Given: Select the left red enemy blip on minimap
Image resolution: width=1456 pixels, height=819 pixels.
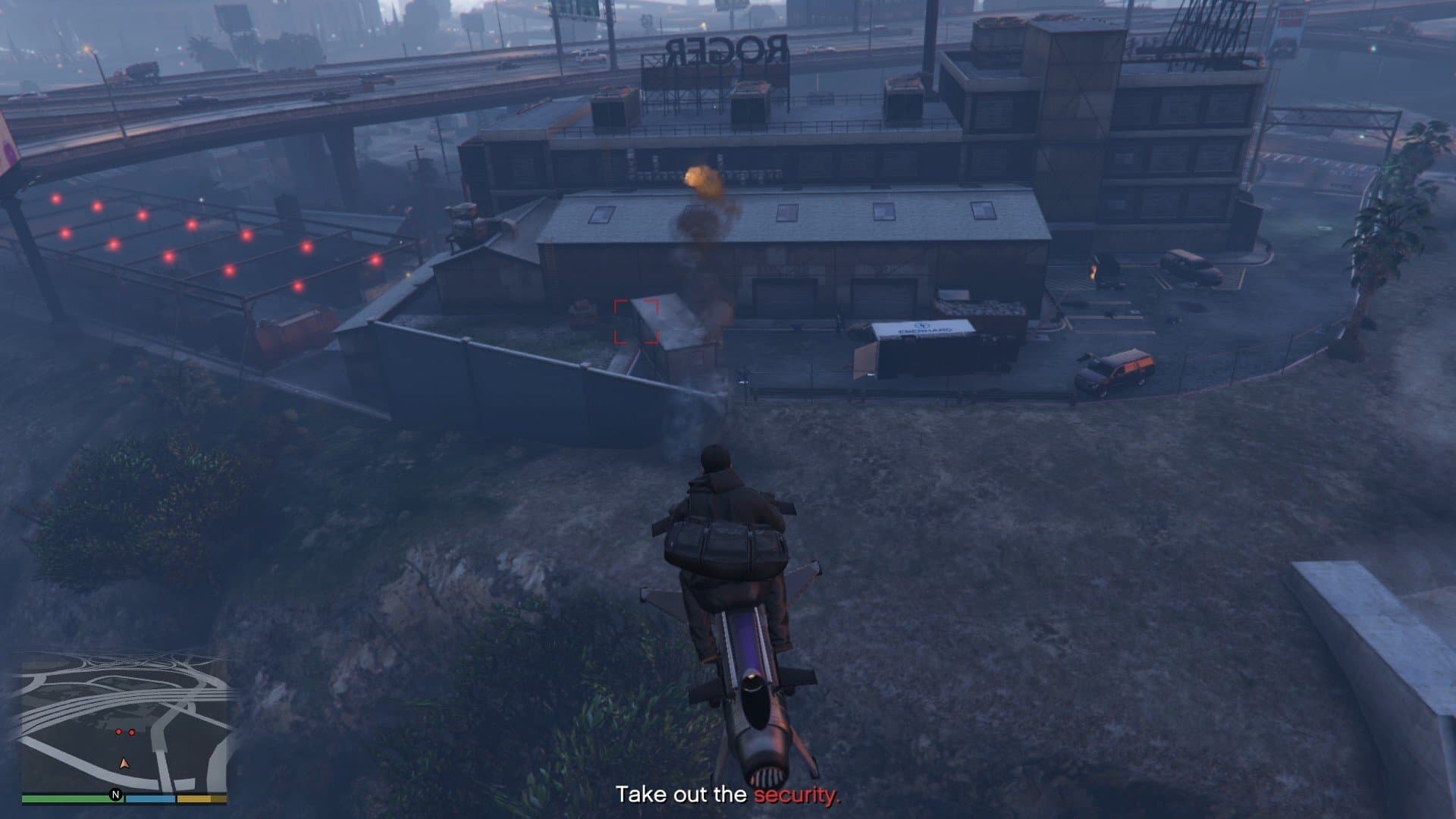Looking at the screenshot, I should (119, 731).
